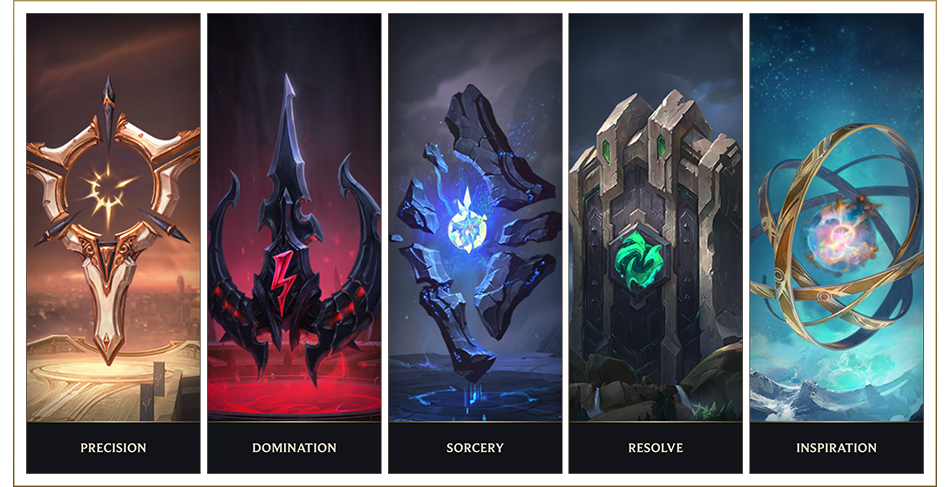Select the Precision rune path card
Viewport: 950px width, 487px height.
click(113, 240)
